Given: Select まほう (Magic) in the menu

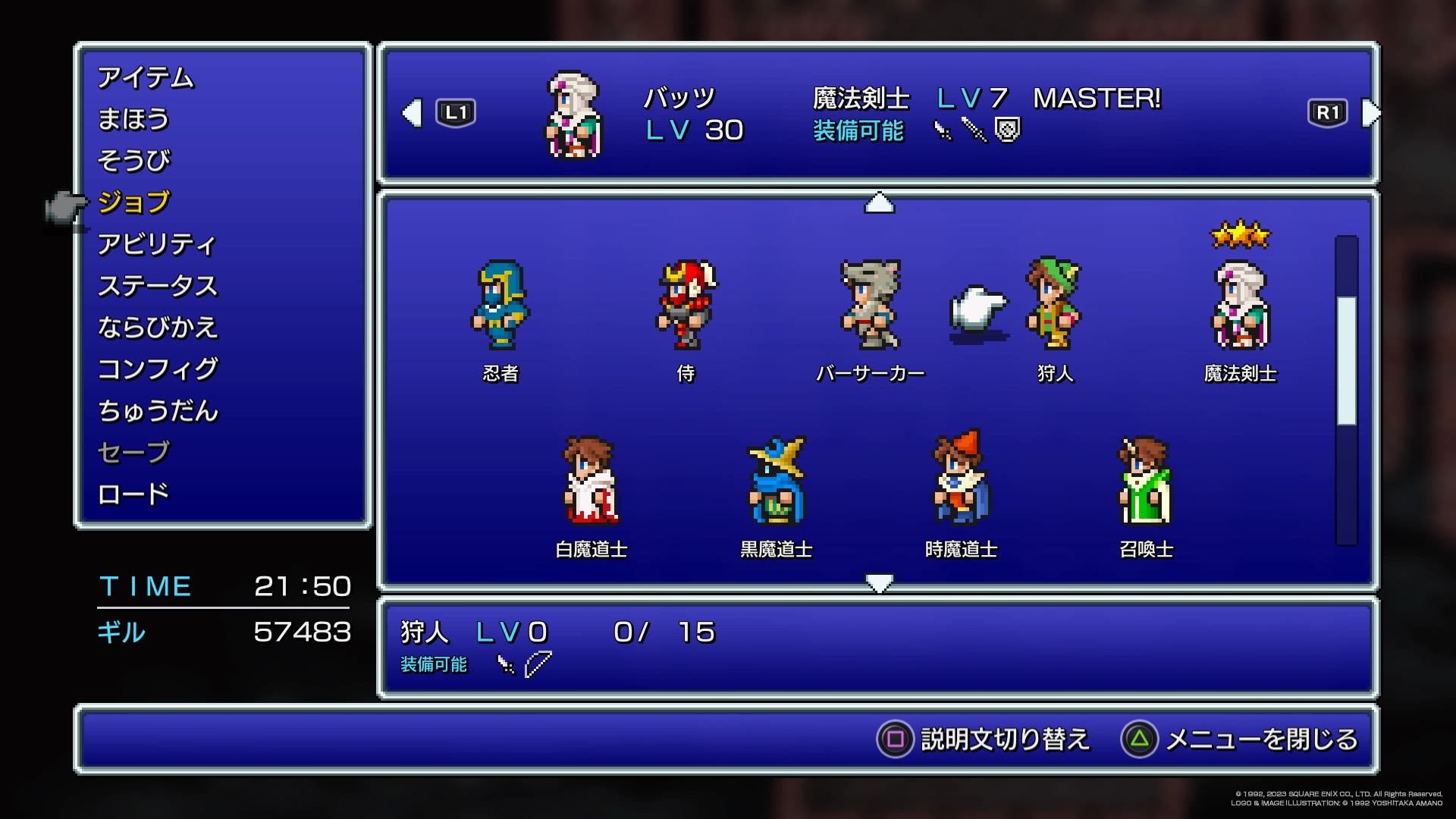Looking at the screenshot, I should [133, 120].
